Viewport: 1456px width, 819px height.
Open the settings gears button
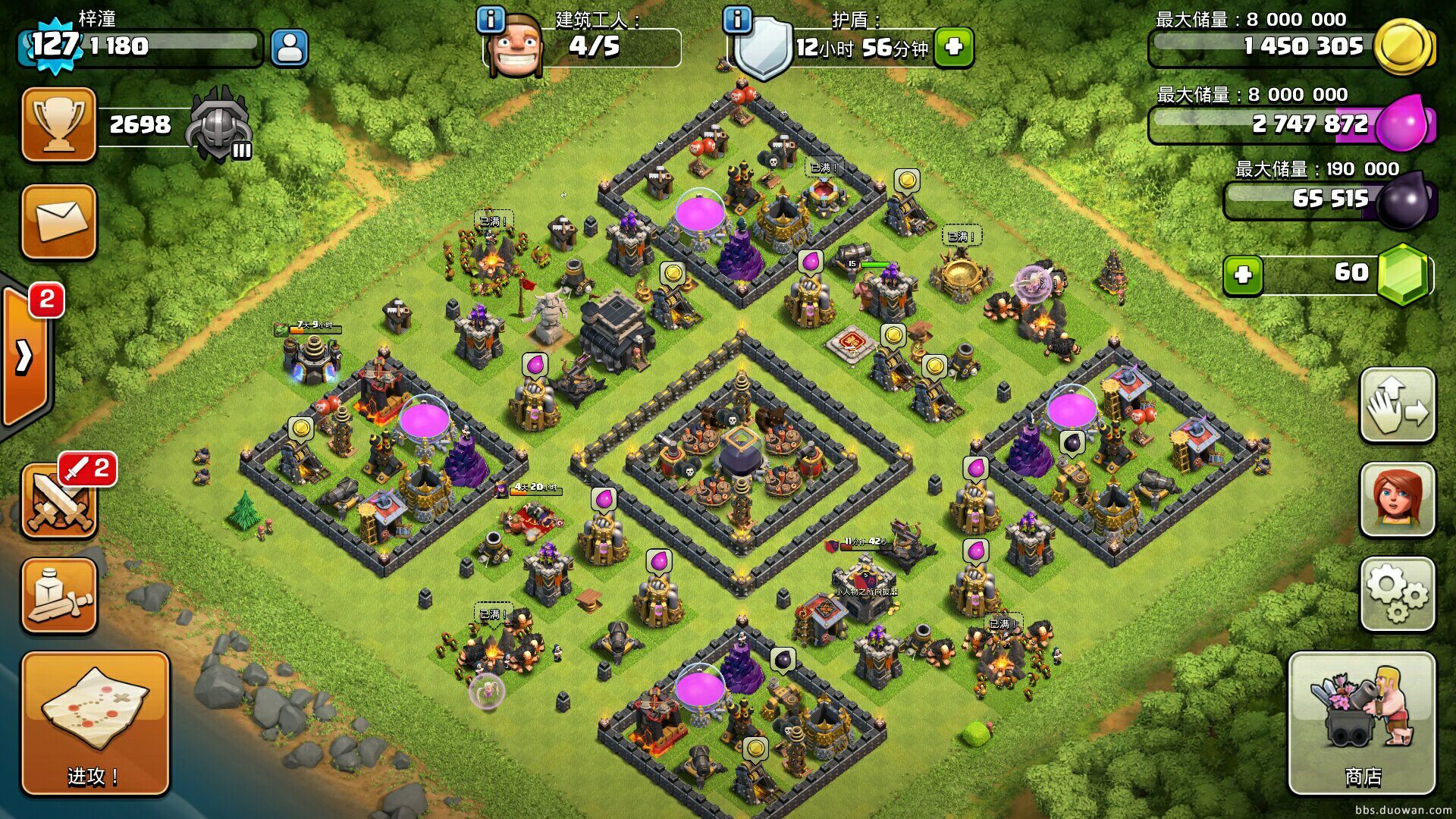click(x=1397, y=594)
